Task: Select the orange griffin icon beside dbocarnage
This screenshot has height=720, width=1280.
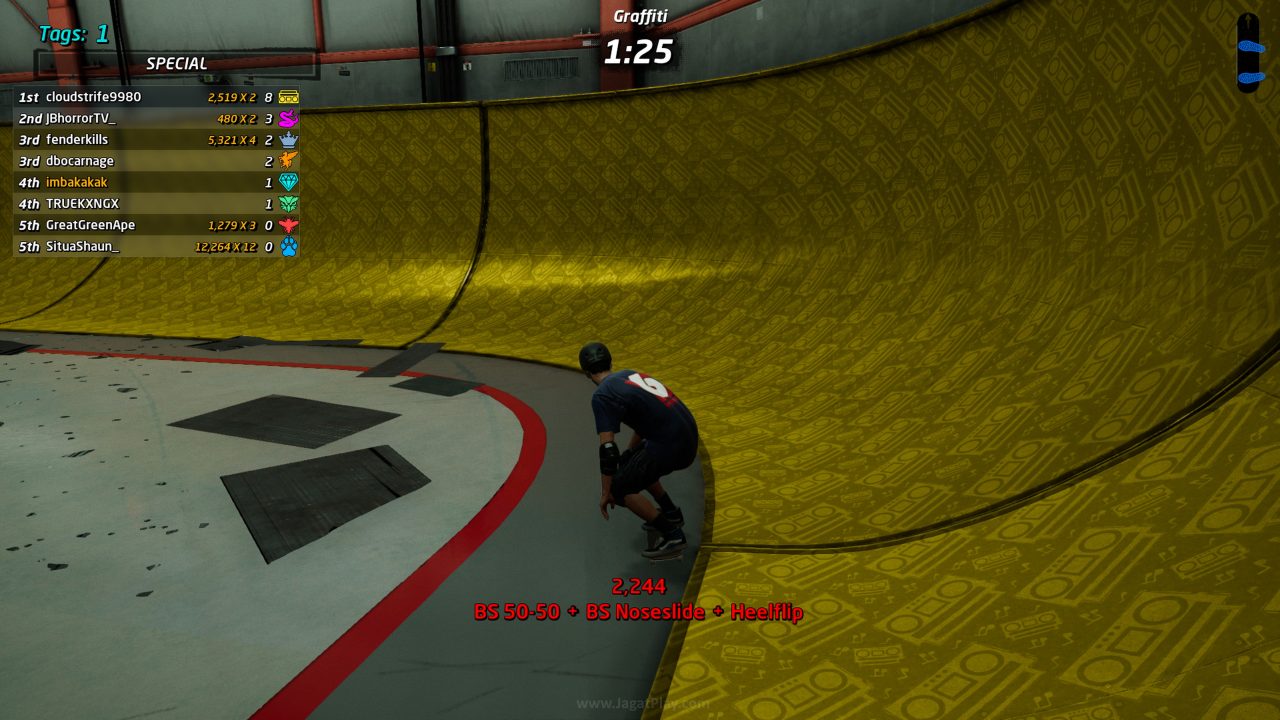Action: [x=288, y=161]
